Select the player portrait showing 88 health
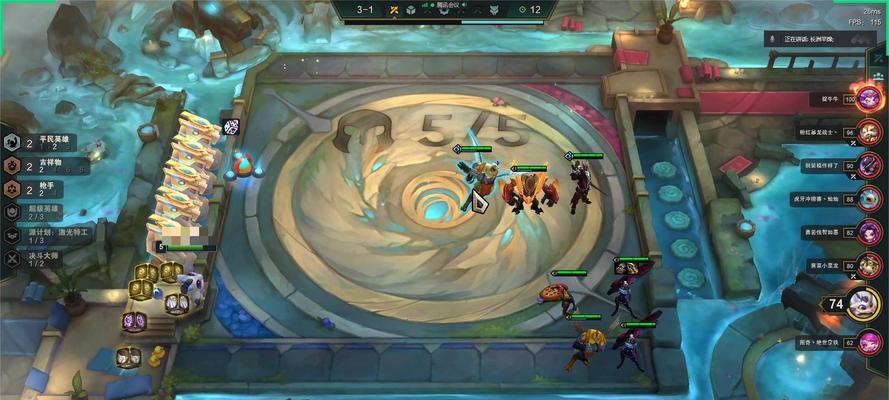Viewport: 889px width, 400px height. (x=868, y=199)
